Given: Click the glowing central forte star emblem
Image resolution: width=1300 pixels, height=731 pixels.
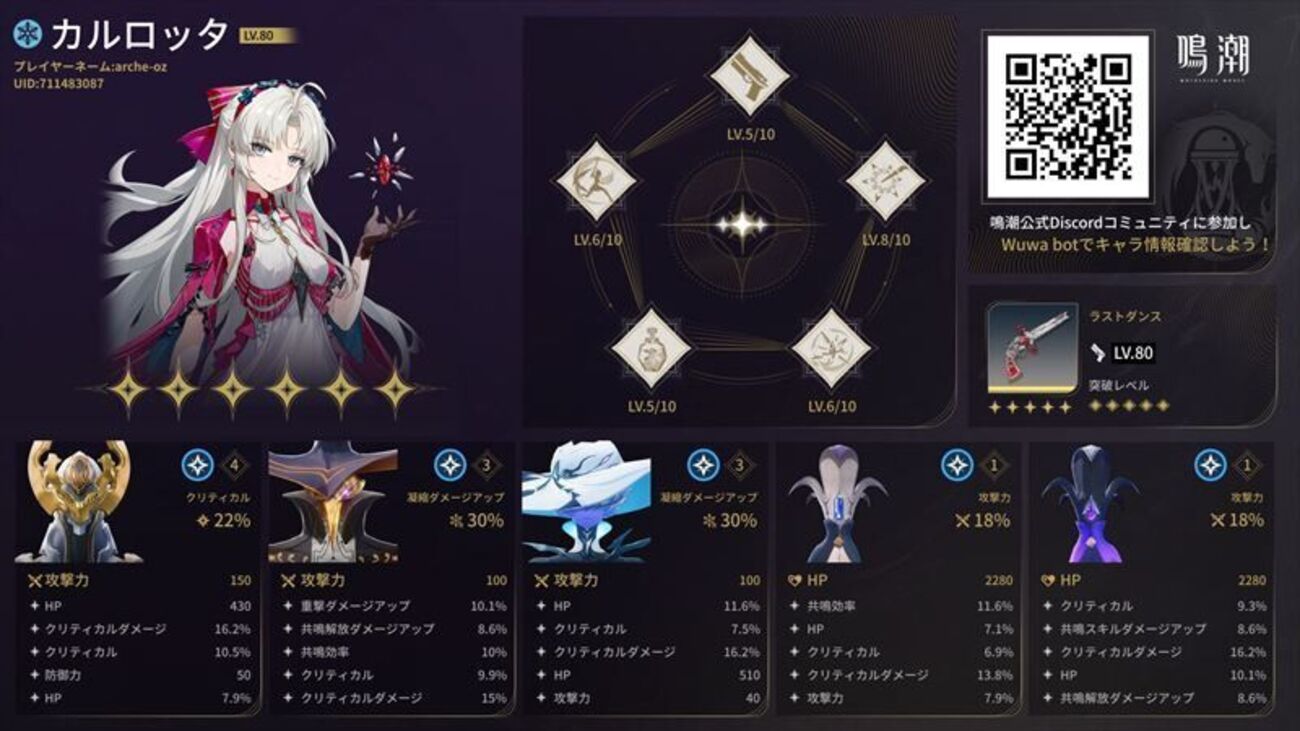Looking at the screenshot, I should [745, 225].
